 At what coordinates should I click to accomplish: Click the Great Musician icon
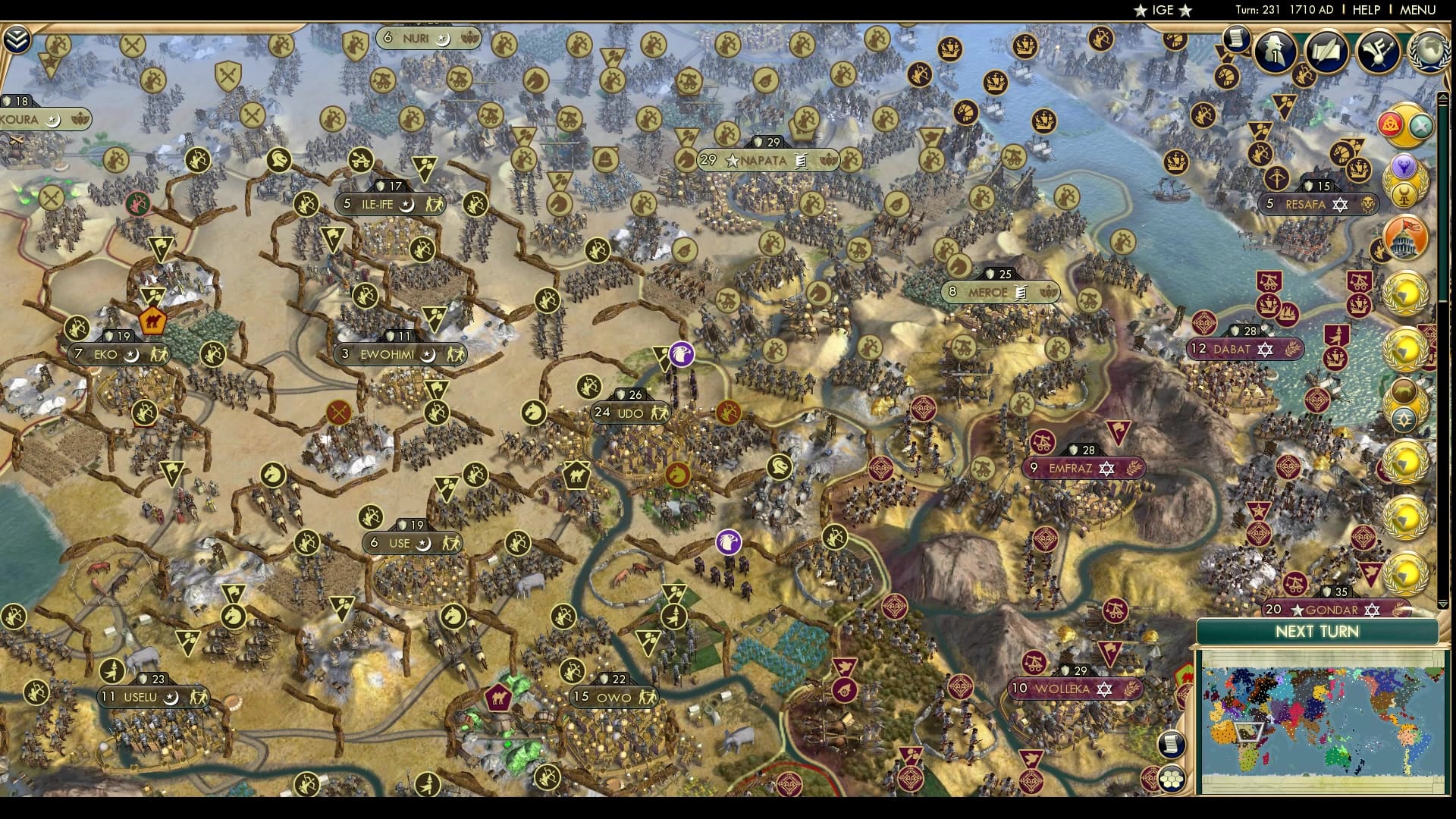click(x=1379, y=53)
